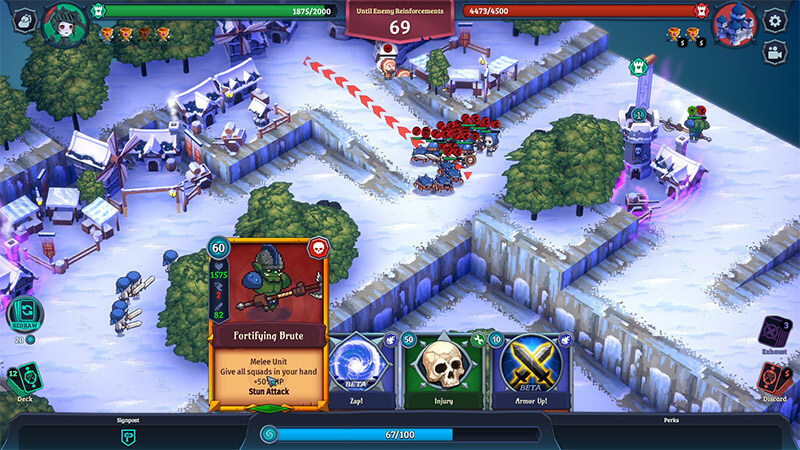View the Exhaust pile
800x450 pixels.
click(x=775, y=331)
